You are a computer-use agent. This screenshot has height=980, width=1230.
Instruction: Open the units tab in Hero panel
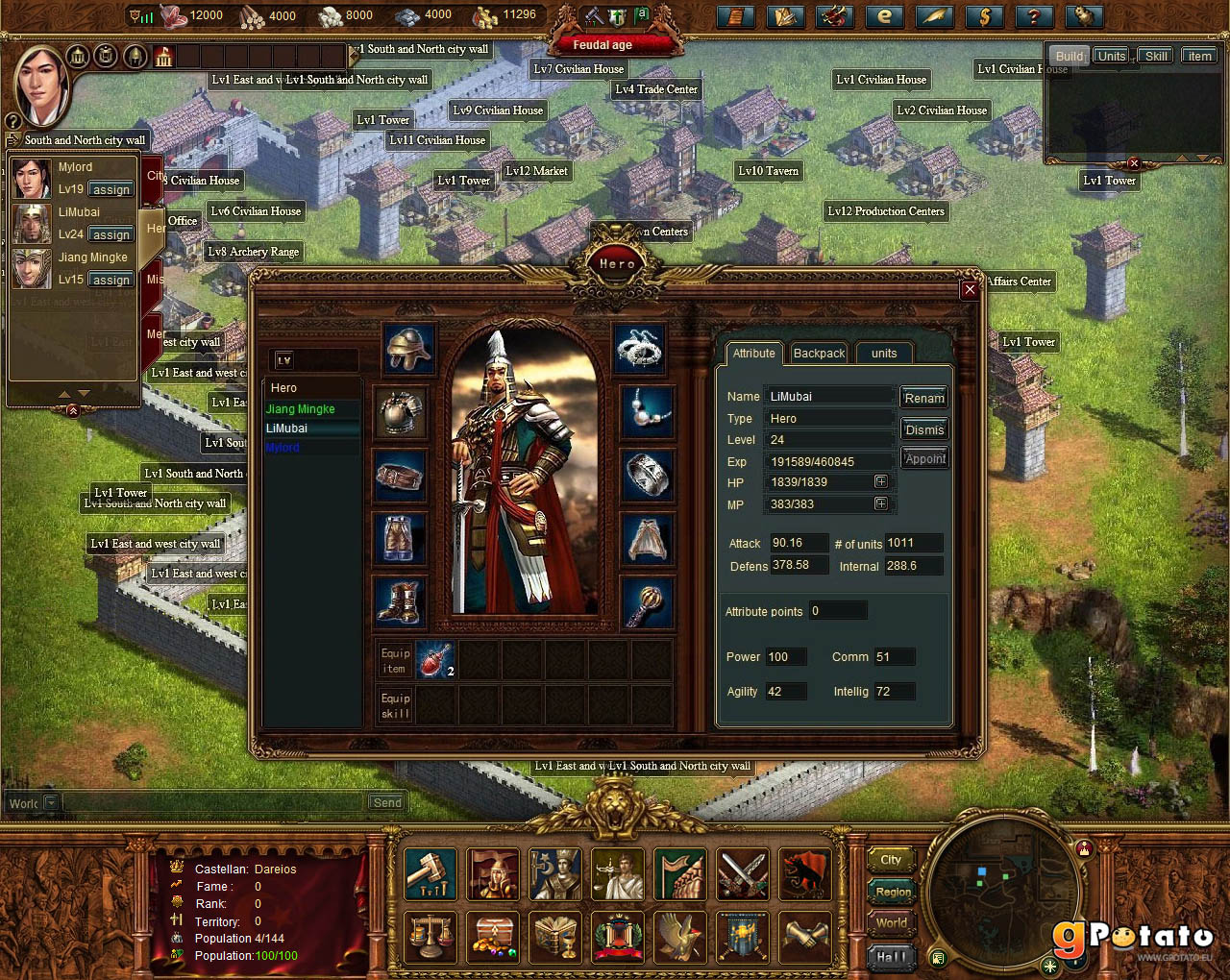point(884,354)
